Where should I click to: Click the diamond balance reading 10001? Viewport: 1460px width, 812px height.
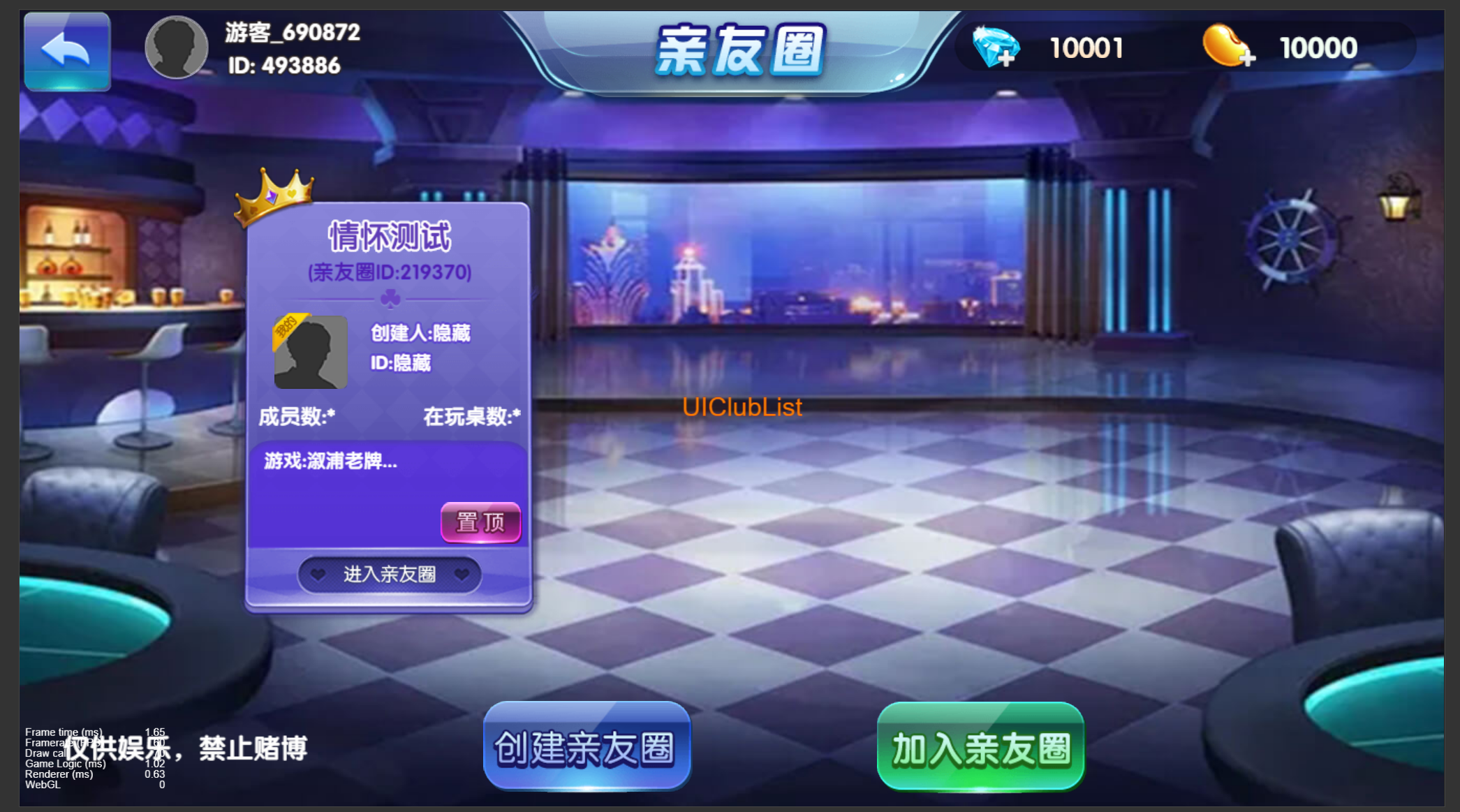click(x=1087, y=47)
